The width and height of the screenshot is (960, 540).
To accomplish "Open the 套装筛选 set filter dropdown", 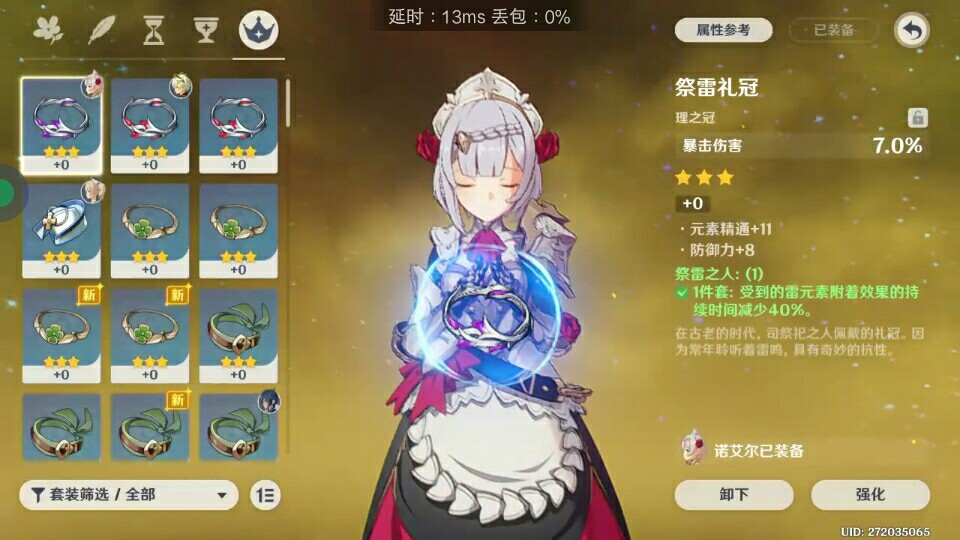I will [x=129, y=494].
